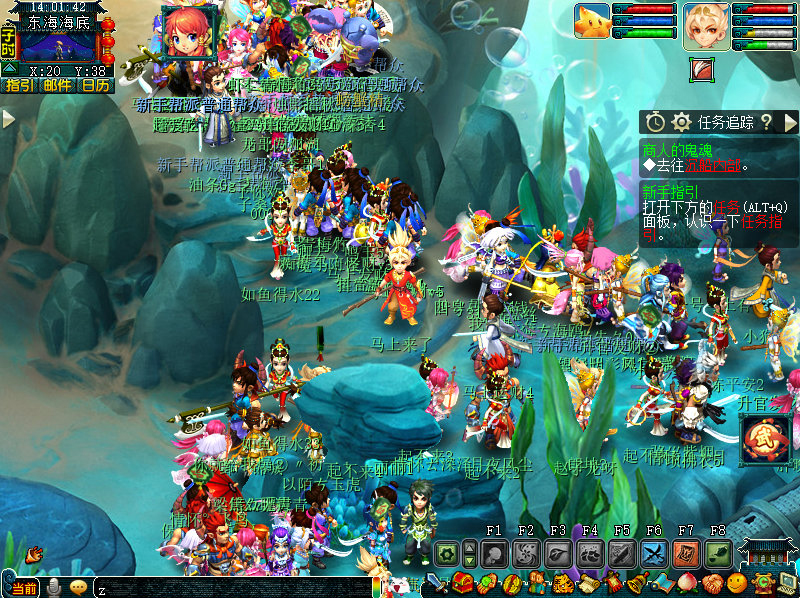Screen dimensions: 800x598
Task: Click the 东海海底 minimap
Action: pos(59,46)
